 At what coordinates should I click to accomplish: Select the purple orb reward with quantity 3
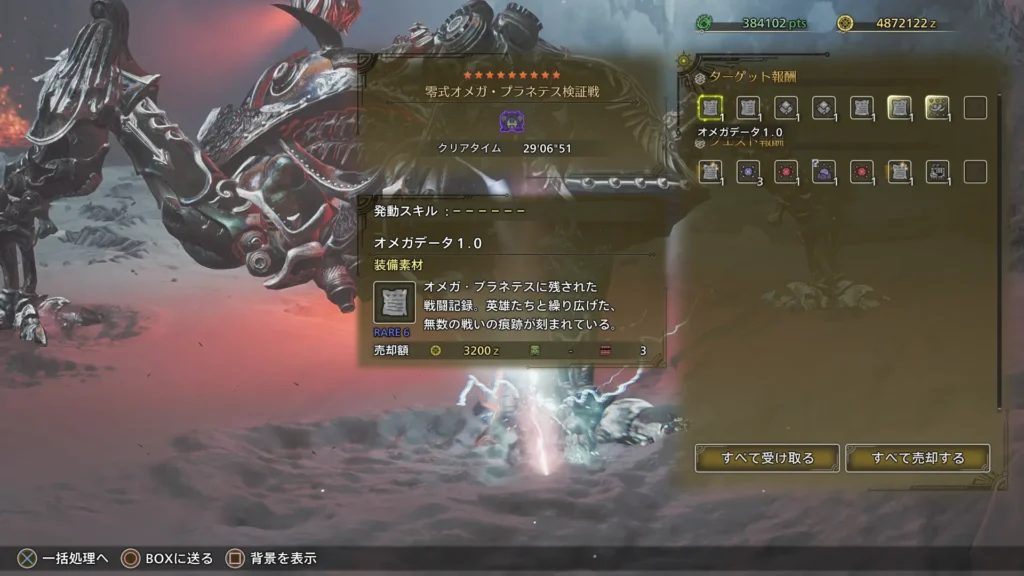pos(748,172)
